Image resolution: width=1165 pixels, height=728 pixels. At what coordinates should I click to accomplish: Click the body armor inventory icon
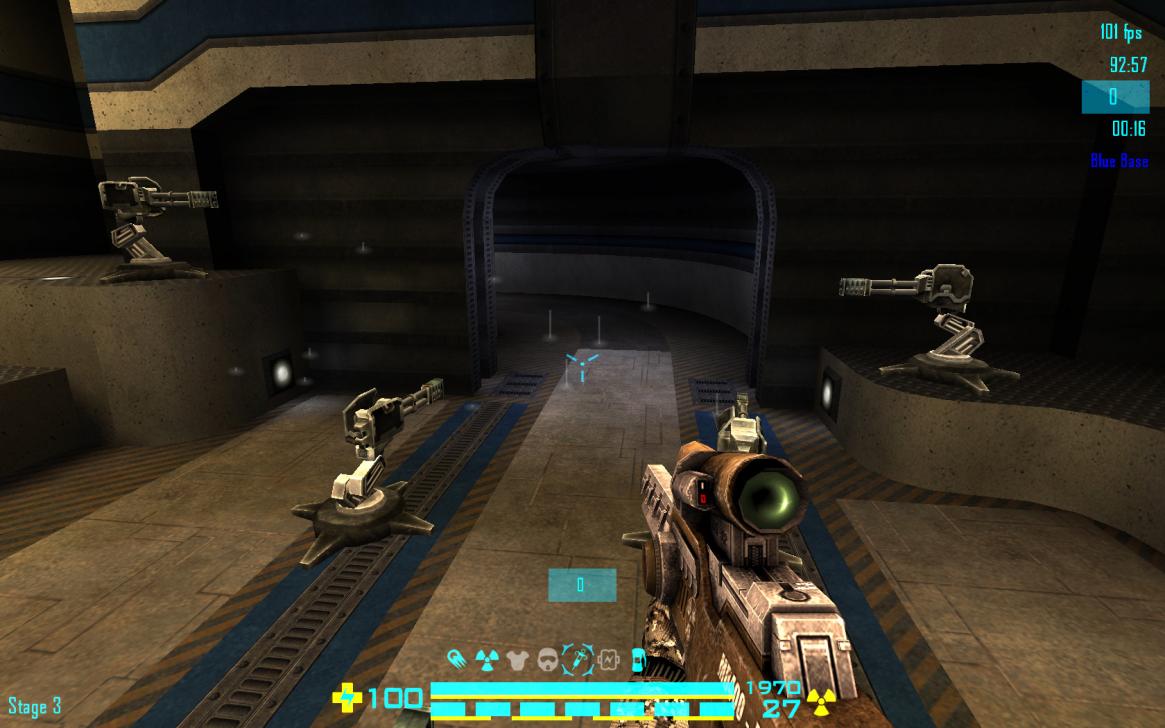(517, 659)
